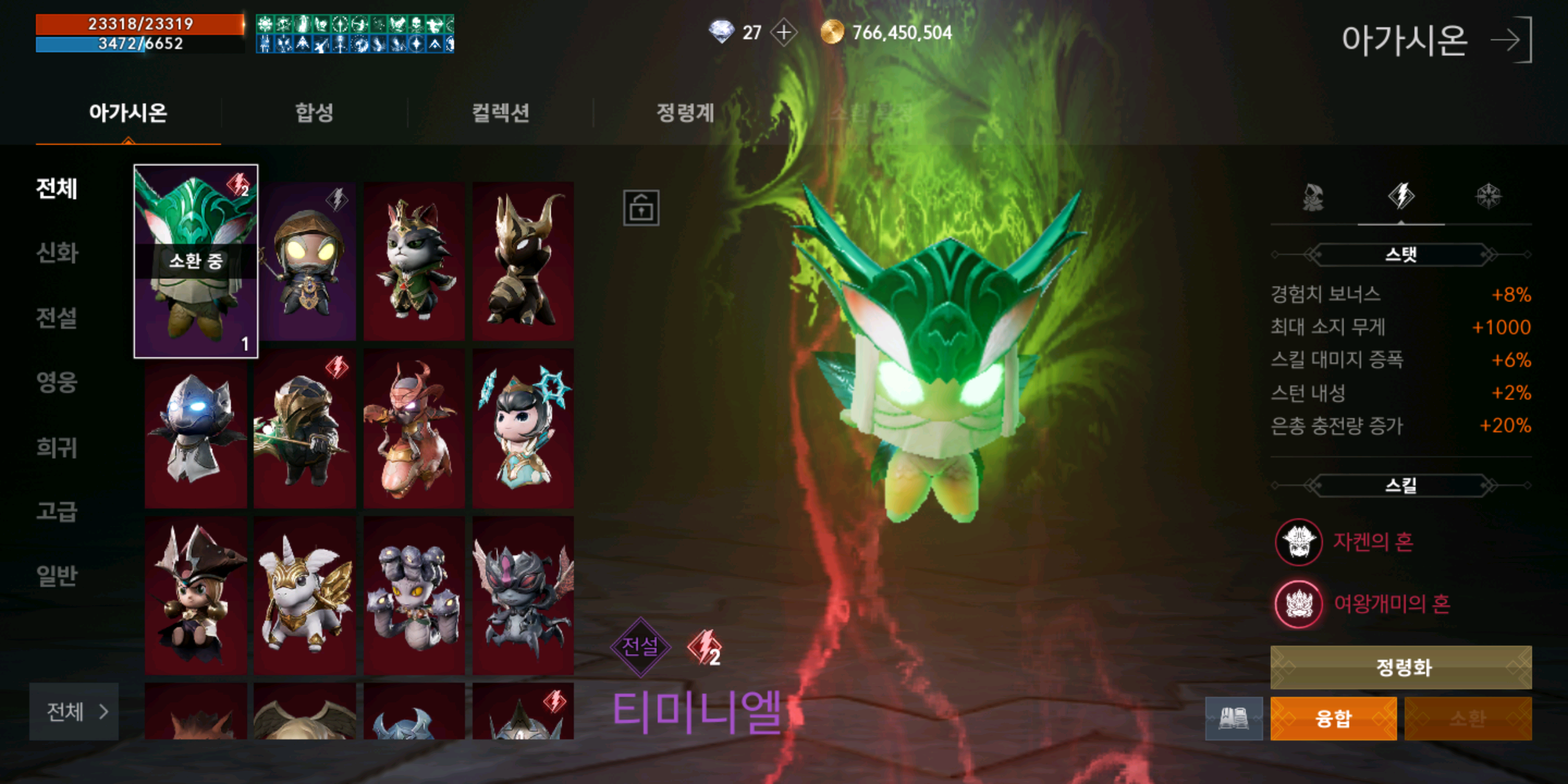Exit the 아가시온 screen via arrow button
Viewport: 1568px width, 784px height.
click(x=1511, y=41)
